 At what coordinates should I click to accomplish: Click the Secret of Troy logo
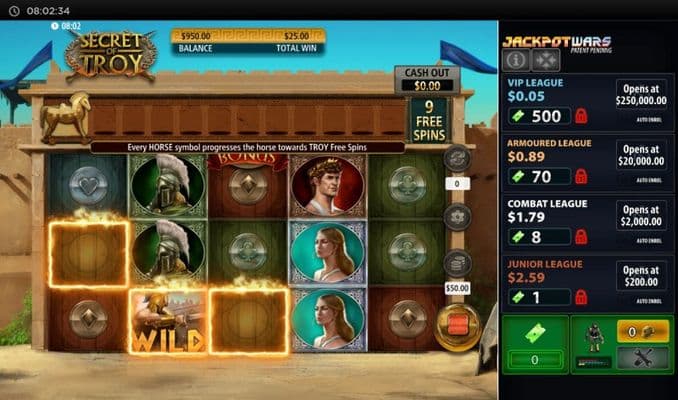click(x=112, y=55)
